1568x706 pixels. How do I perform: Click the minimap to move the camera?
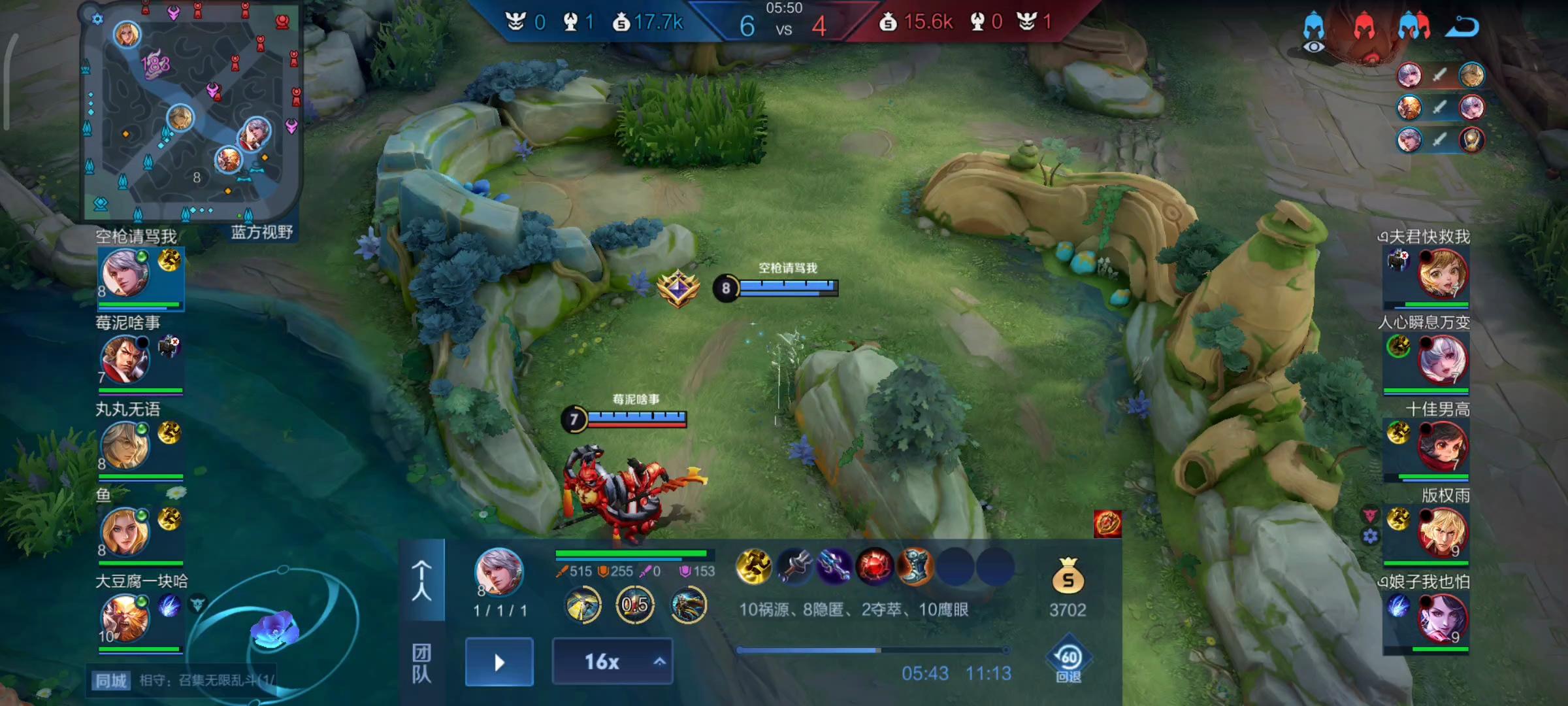[191, 111]
